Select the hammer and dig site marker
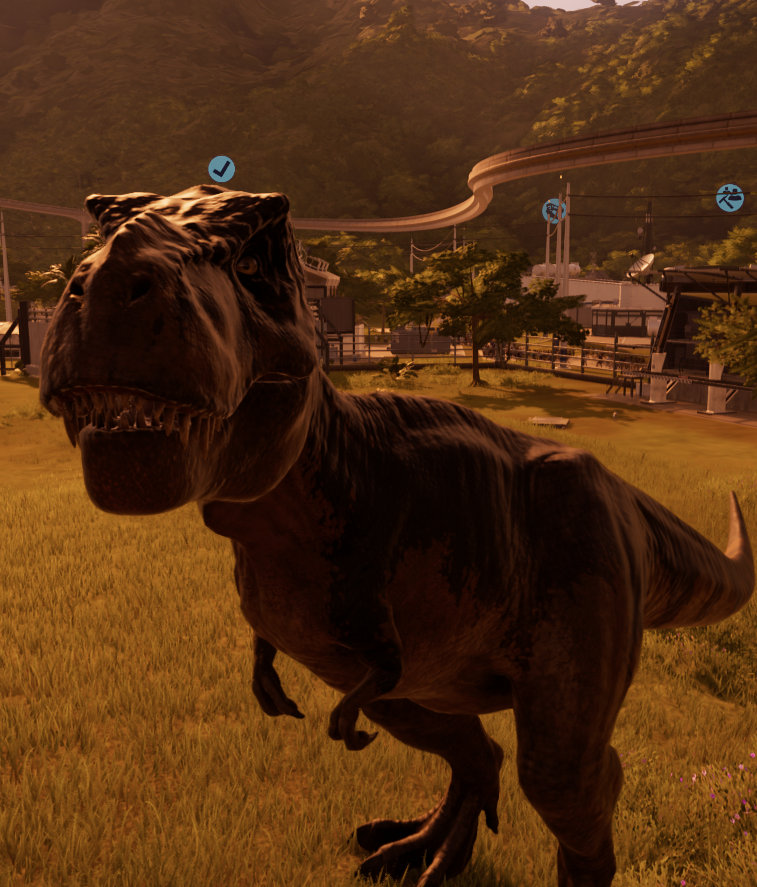Screen dimensions: 757x887 [729, 198]
